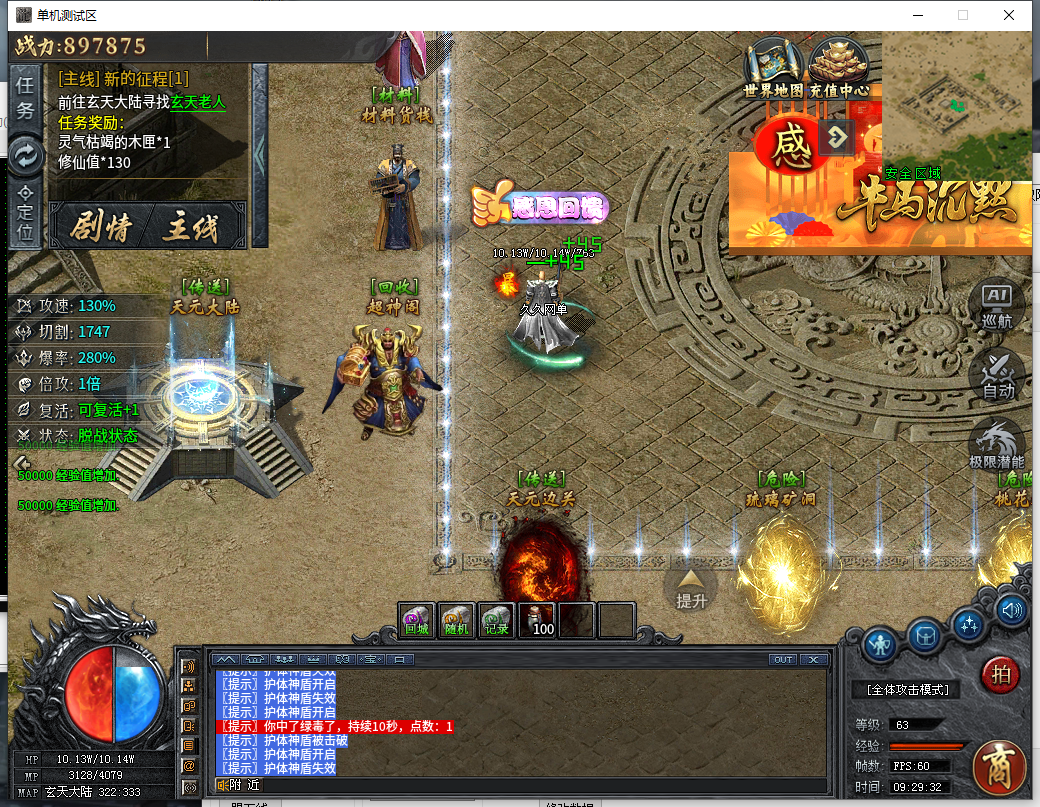Use the 随机 random teleport scroll
Screen dimensions: 1040x807
coord(457,620)
